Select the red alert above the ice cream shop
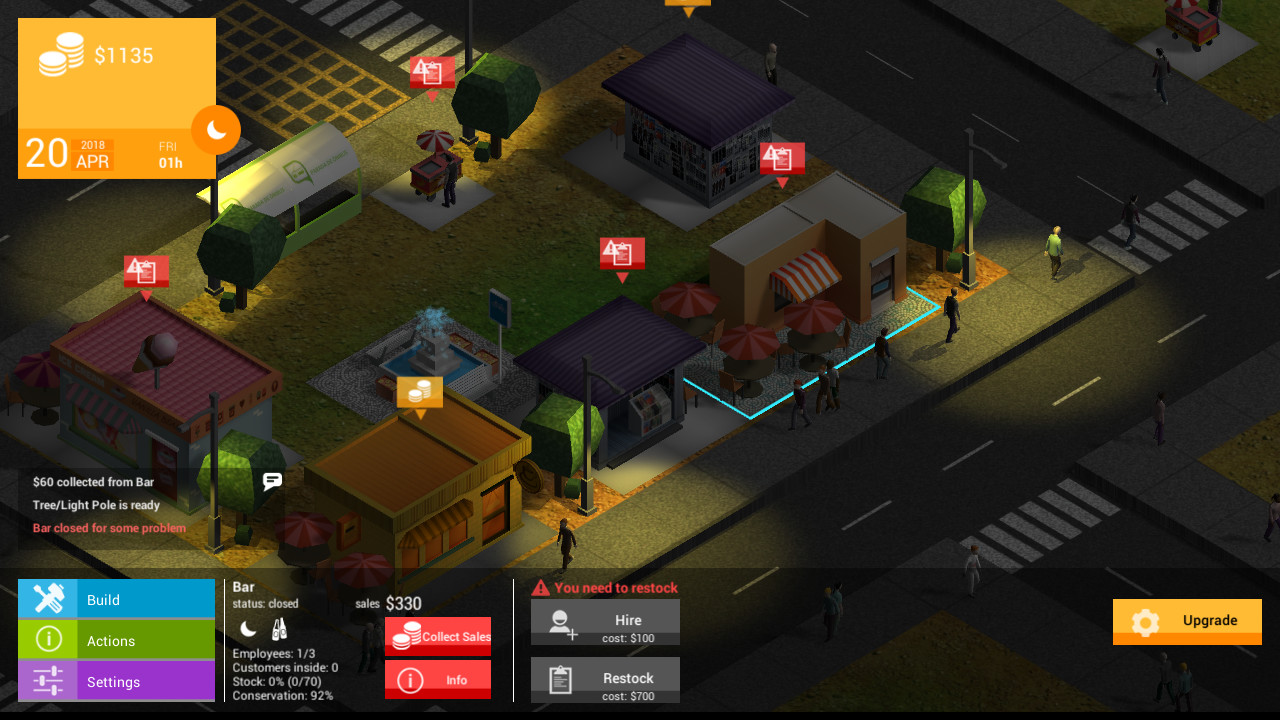Viewport: 1280px width, 720px height. click(x=146, y=272)
